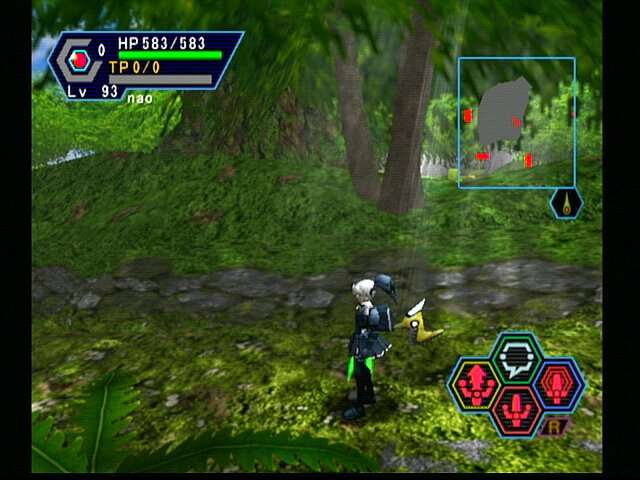The height and width of the screenshot is (480, 640).
Task: Click the compass hexagon below the minimap
Action: [x=567, y=204]
